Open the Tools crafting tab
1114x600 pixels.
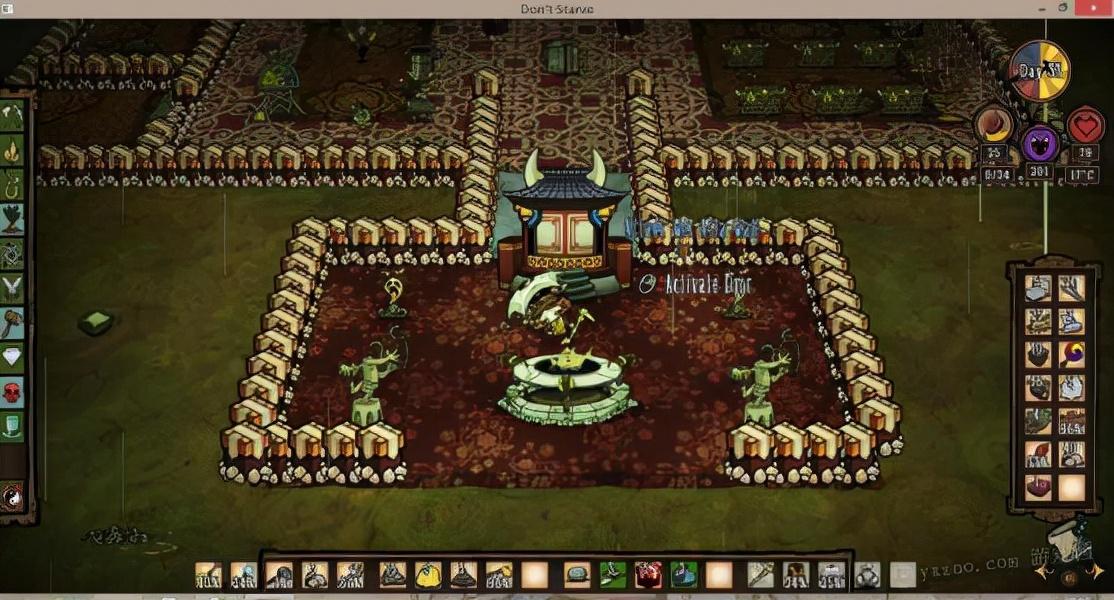pyautogui.click(x=14, y=116)
